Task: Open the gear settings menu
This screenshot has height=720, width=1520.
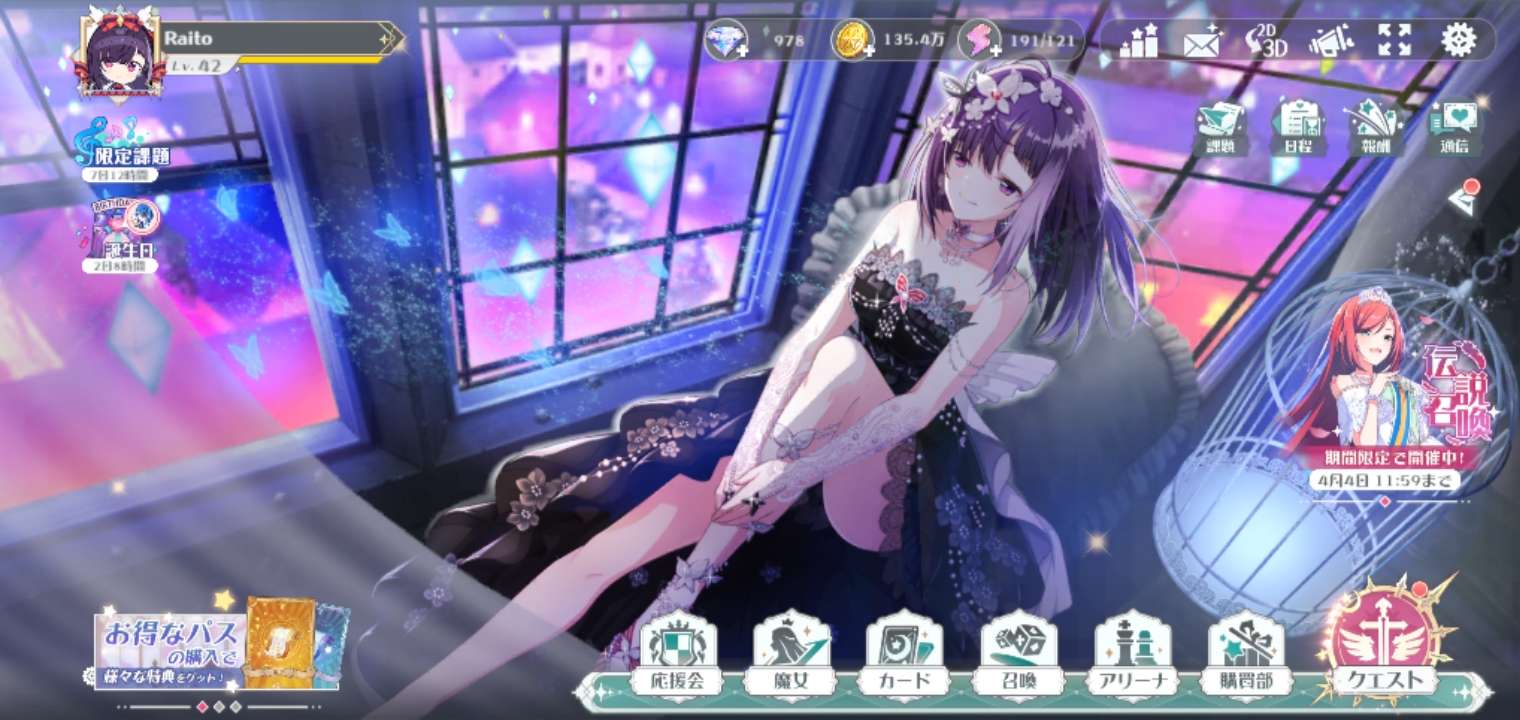Action: (1458, 40)
